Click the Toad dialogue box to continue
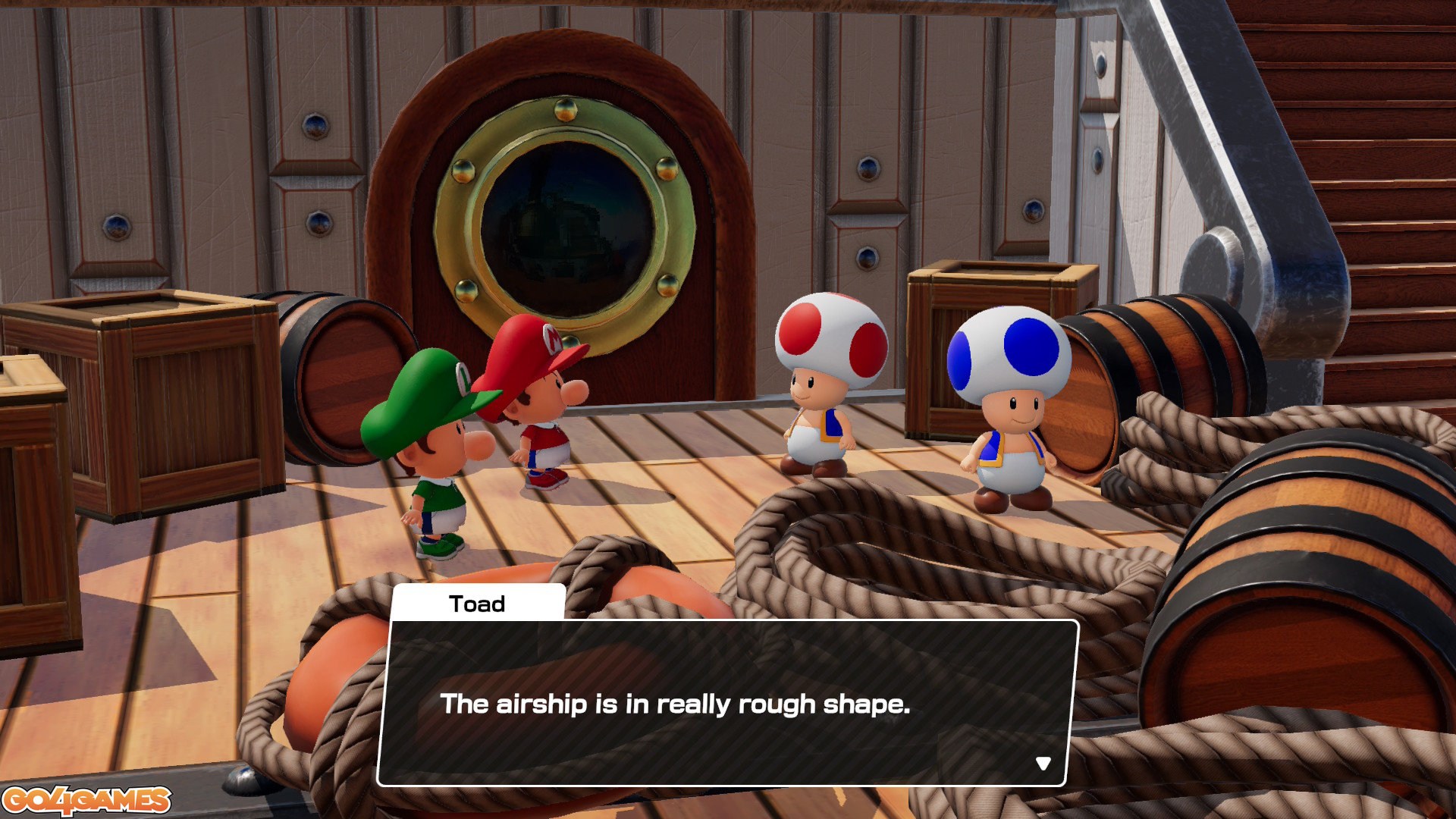This screenshot has width=1456, height=819. coord(726,703)
